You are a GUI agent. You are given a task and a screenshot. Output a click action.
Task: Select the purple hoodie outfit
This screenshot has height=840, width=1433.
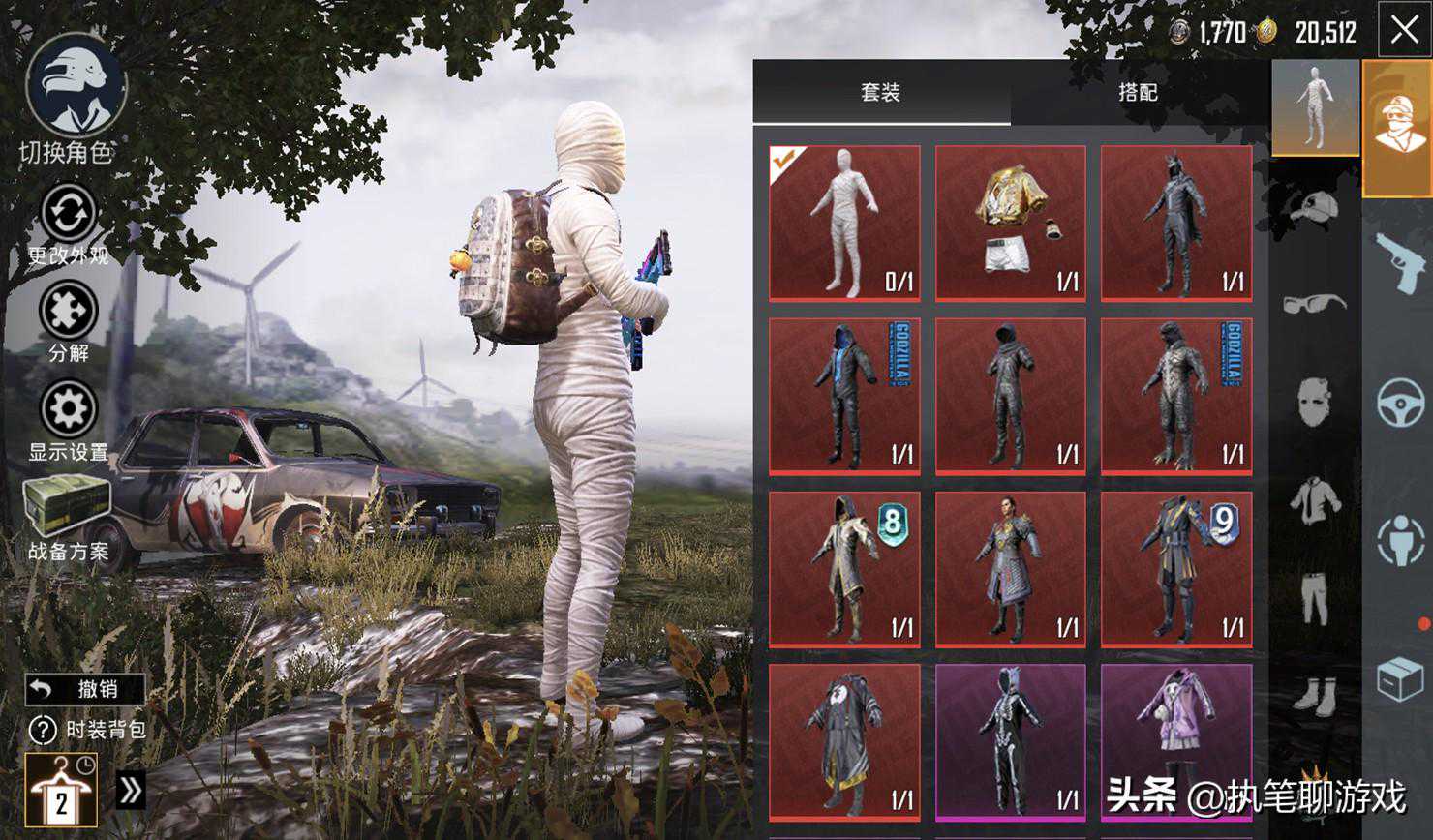click(1175, 740)
